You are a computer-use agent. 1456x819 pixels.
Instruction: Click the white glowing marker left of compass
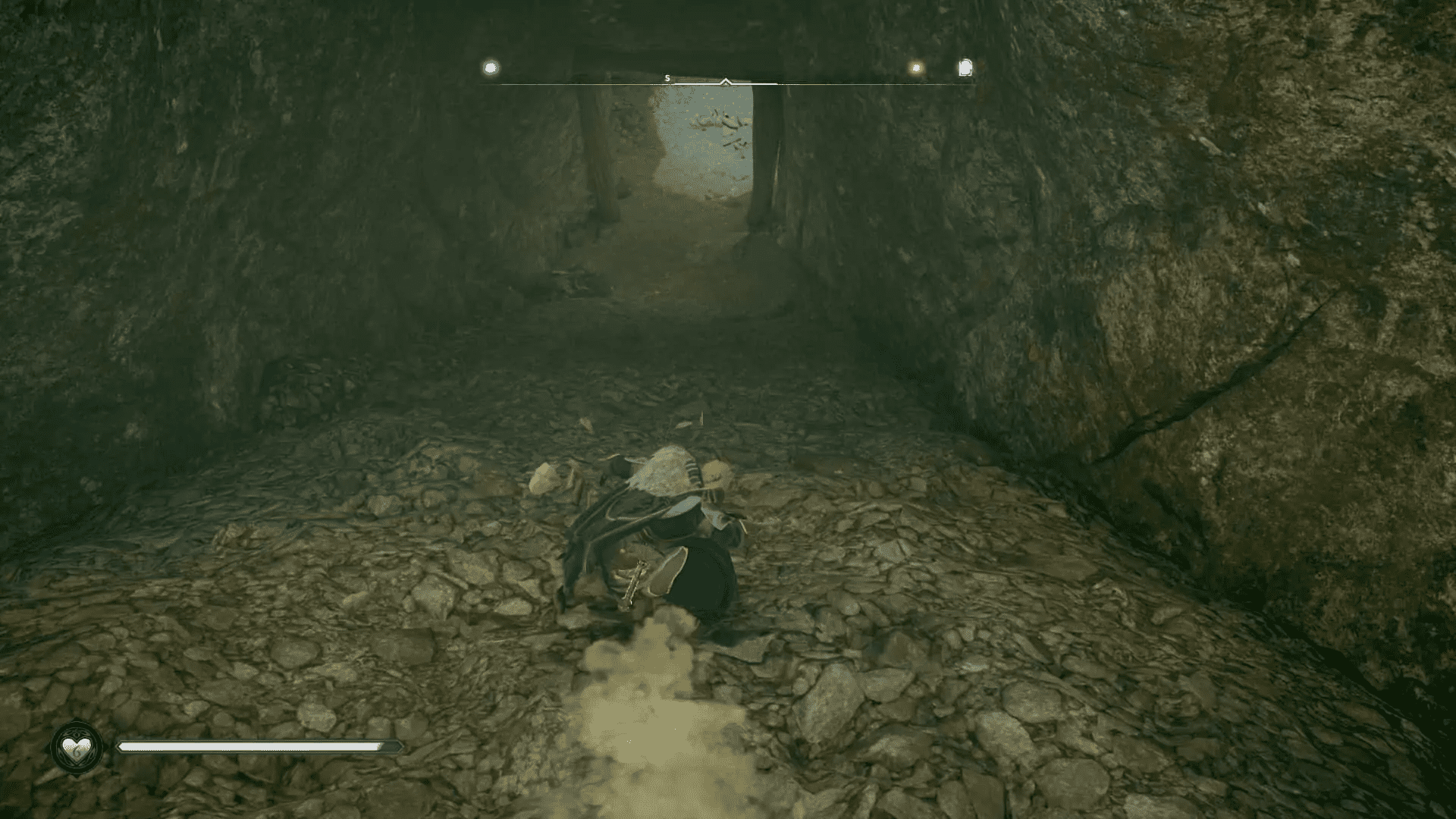point(490,66)
